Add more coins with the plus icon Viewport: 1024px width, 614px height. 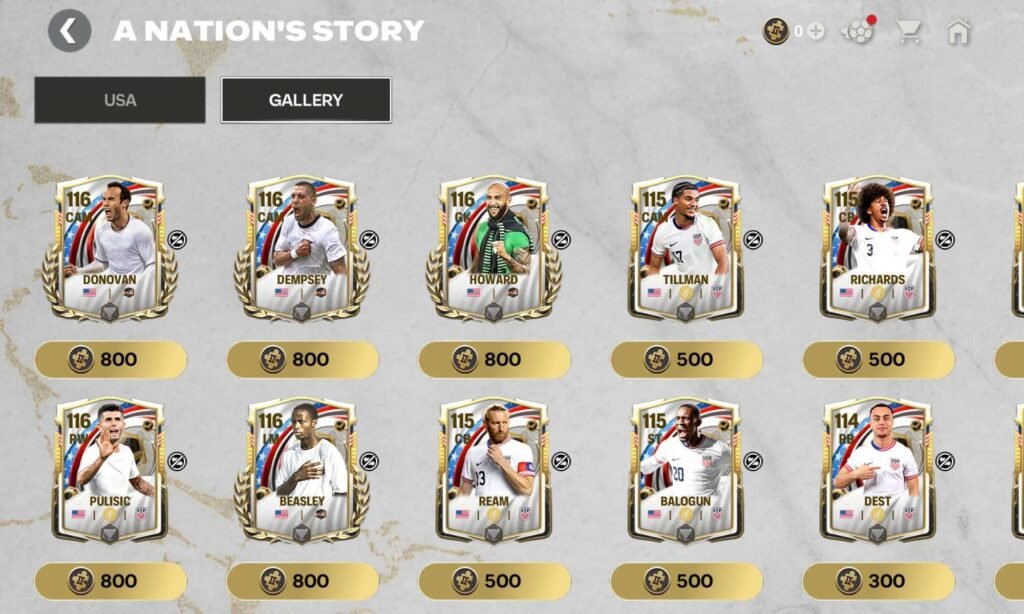point(816,31)
